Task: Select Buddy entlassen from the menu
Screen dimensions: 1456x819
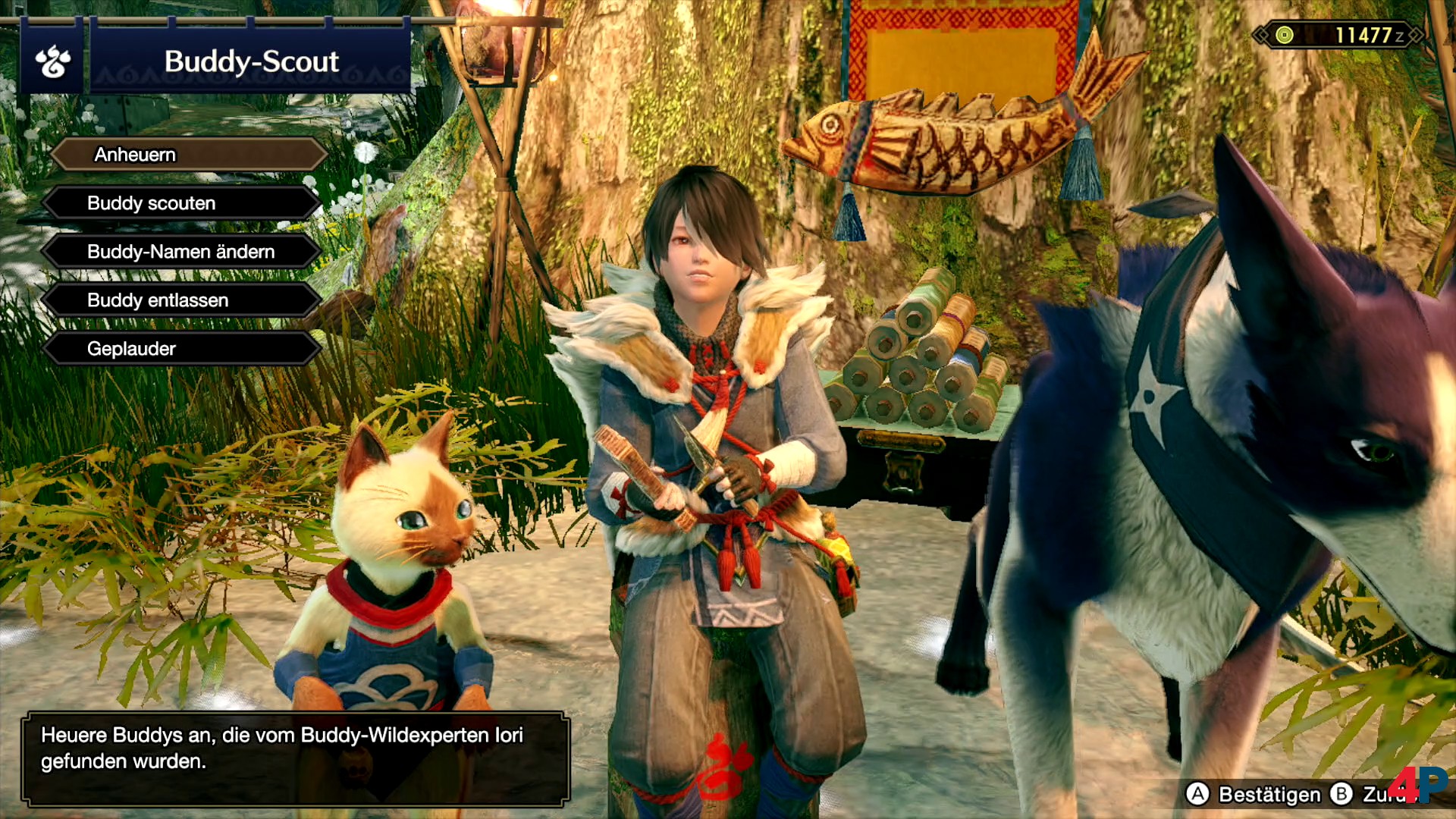Action: [182, 300]
